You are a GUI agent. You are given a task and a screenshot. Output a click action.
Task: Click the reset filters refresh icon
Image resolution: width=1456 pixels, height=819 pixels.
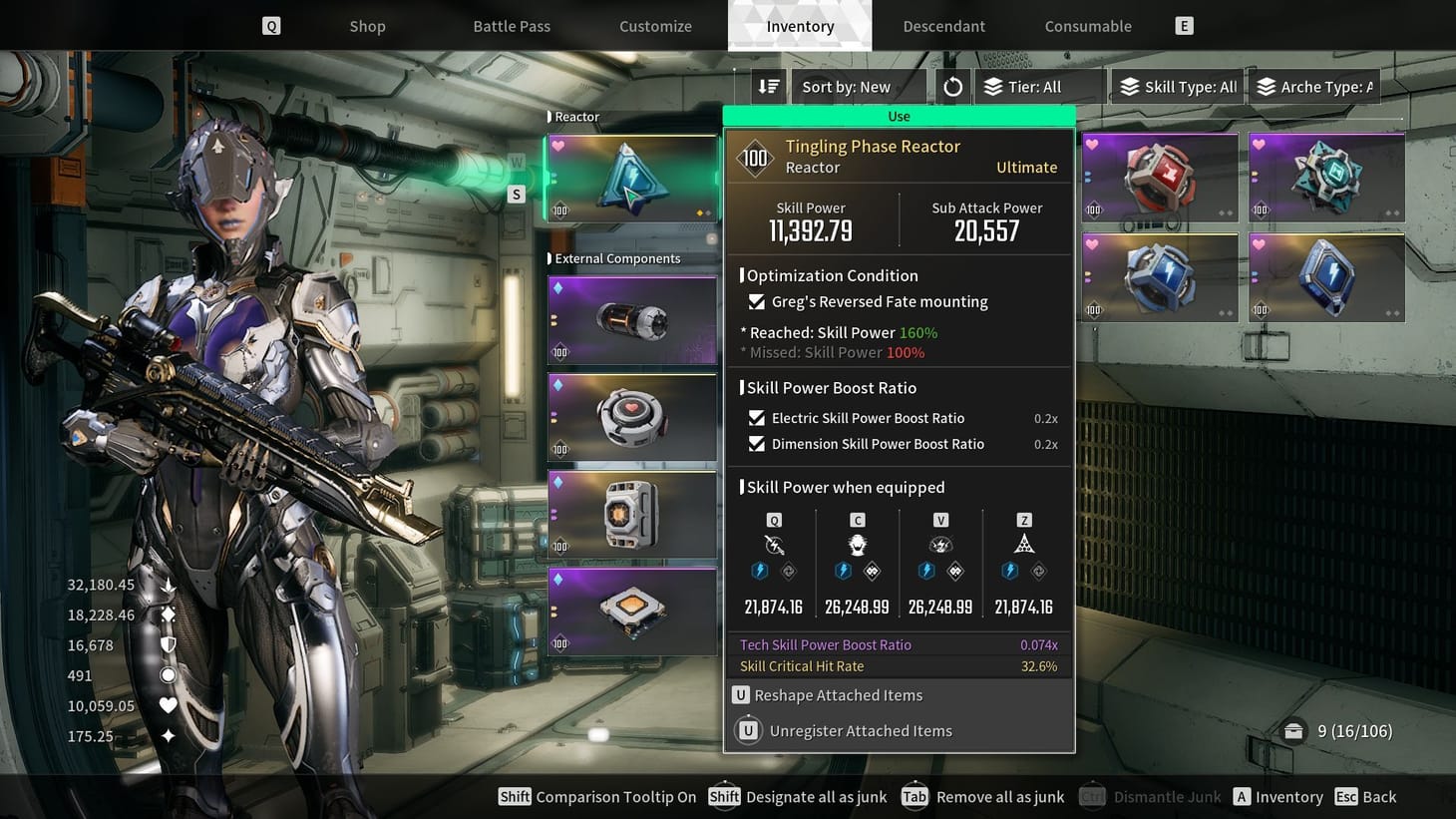point(951,87)
